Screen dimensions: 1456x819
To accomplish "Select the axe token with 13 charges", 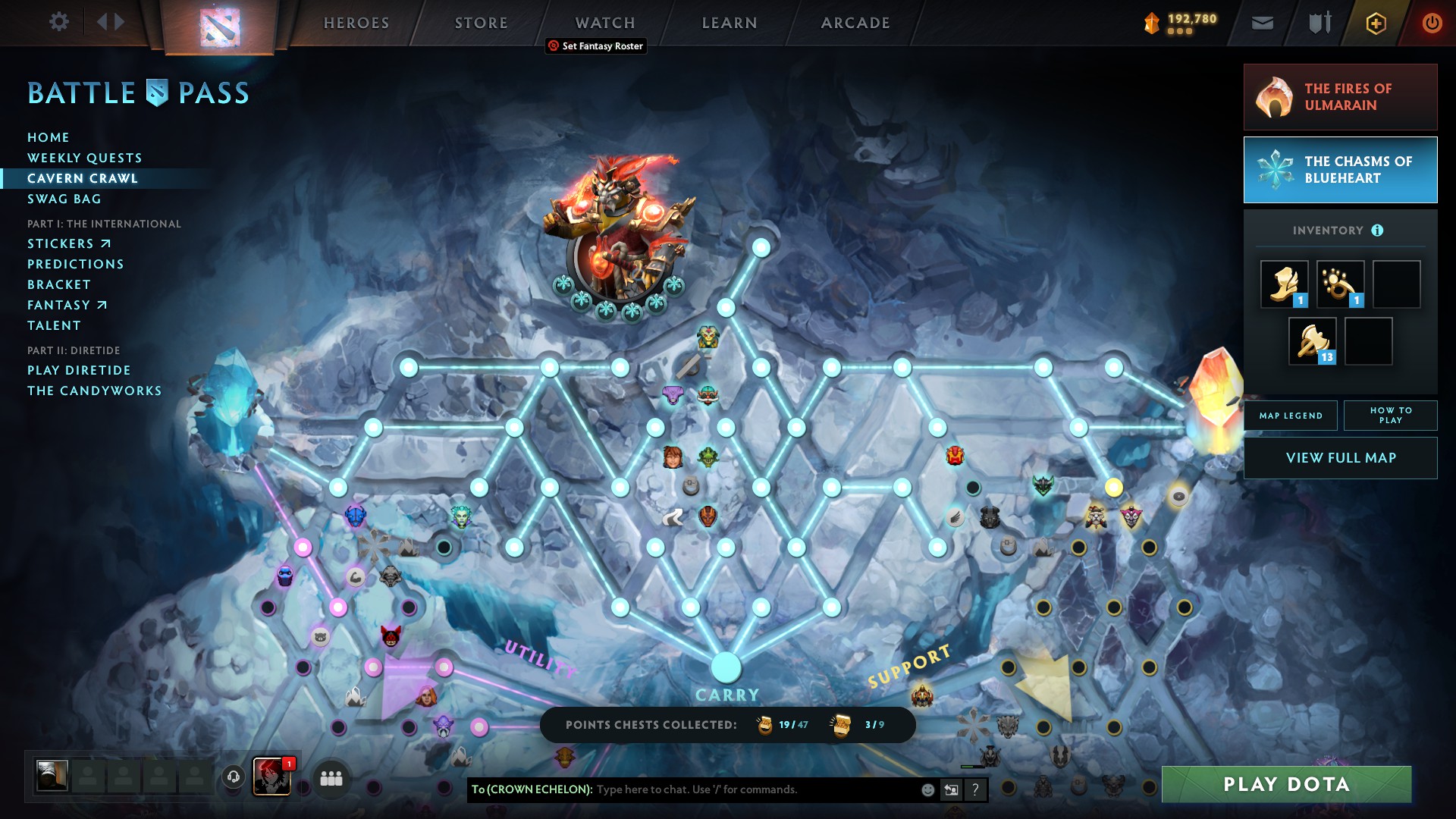I will [x=1311, y=340].
